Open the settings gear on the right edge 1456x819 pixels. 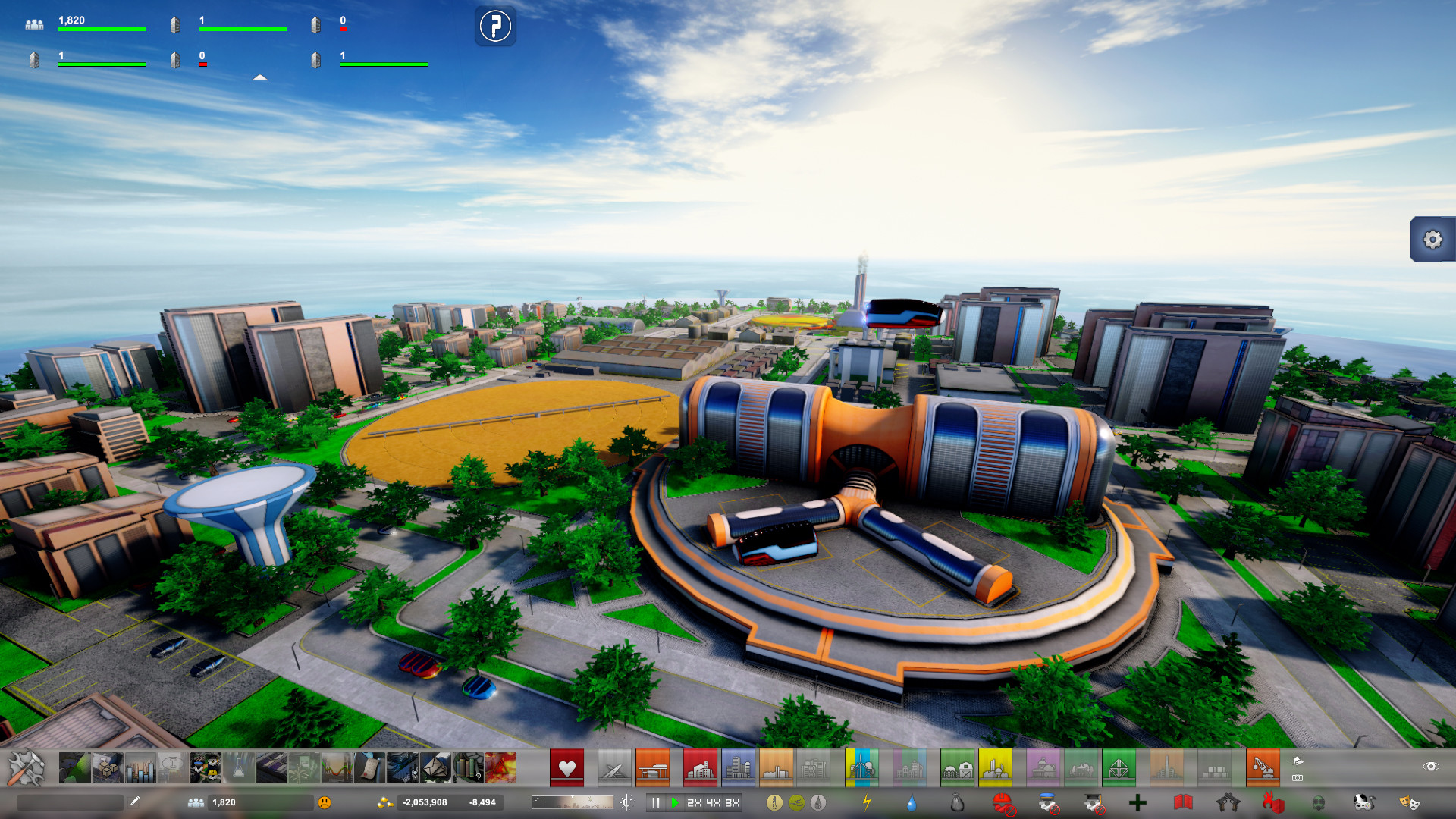(x=1432, y=240)
